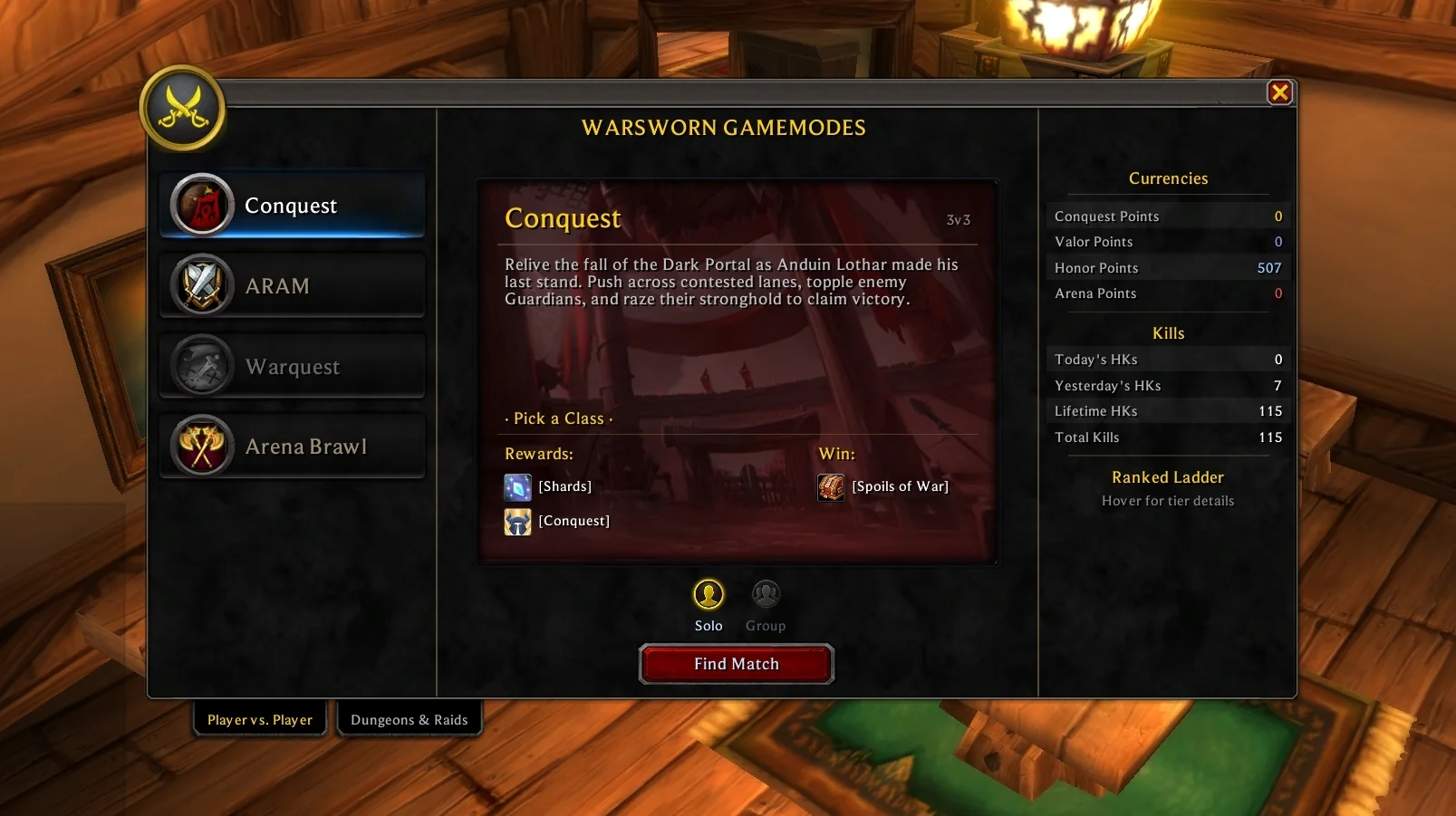This screenshot has height=816, width=1456.
Task: Click the Spoils of War chest icon
Action: click(x=830, y=486)
